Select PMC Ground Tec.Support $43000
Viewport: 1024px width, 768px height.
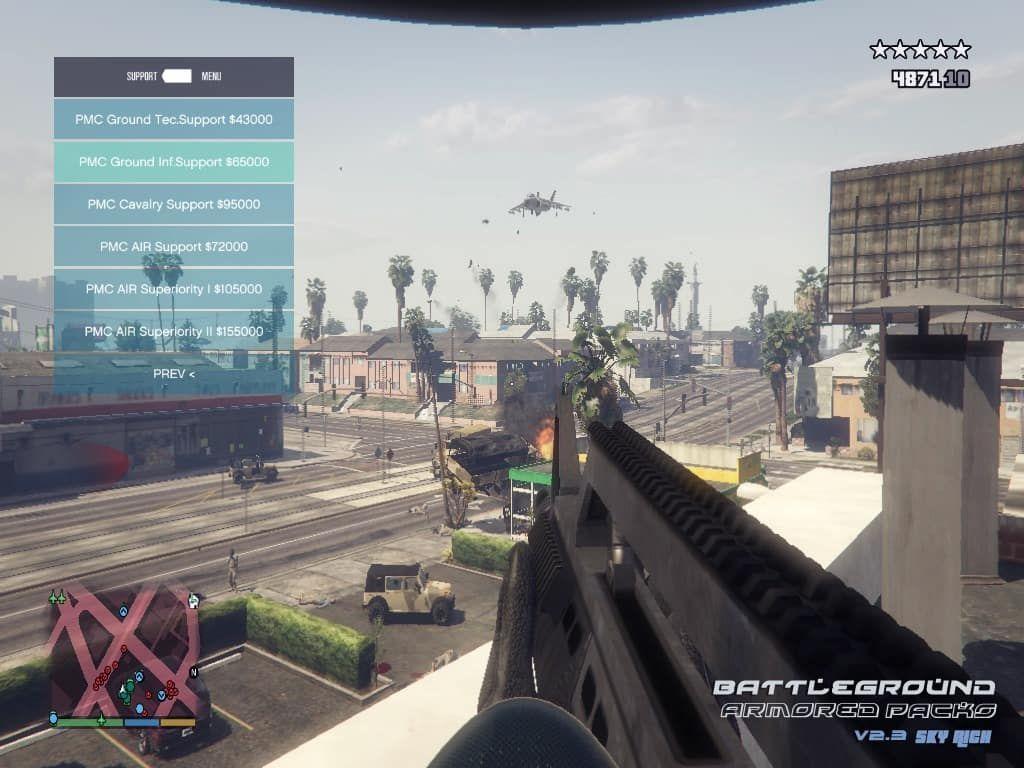click(x=174, y=119)
